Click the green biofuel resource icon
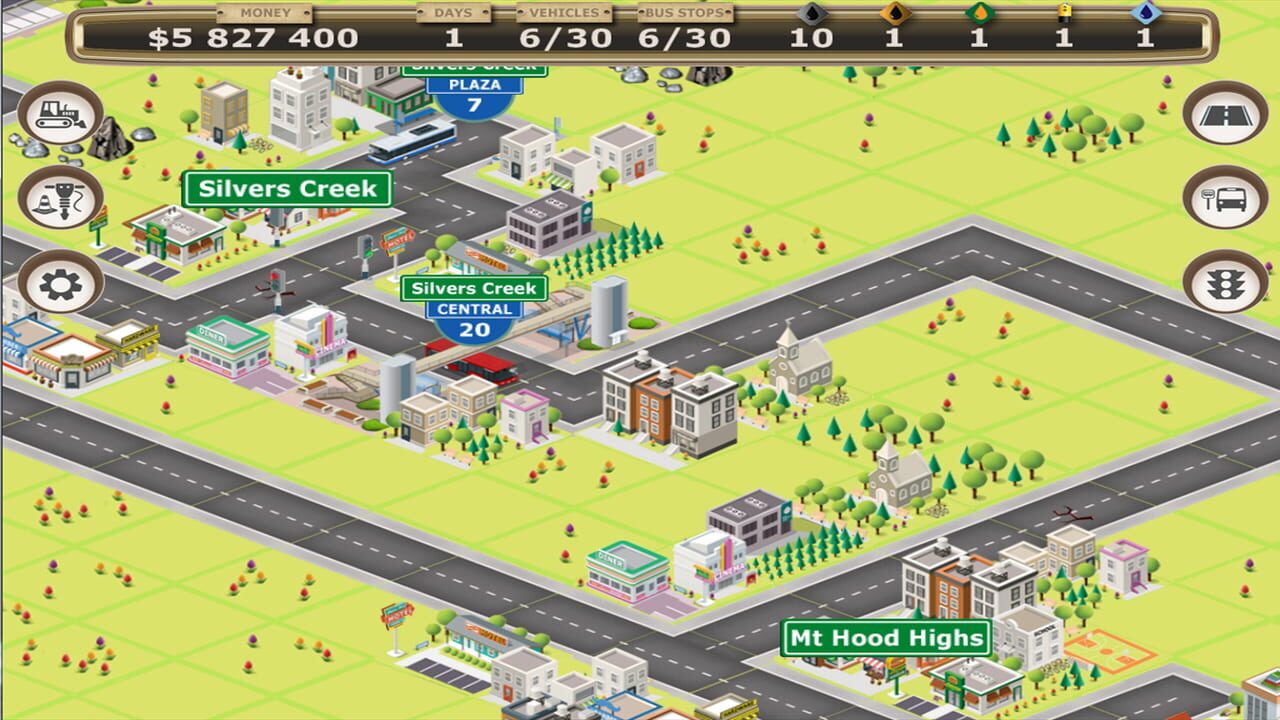The height and width of the screenshot is (720, 1280). (x=977, y=13)
